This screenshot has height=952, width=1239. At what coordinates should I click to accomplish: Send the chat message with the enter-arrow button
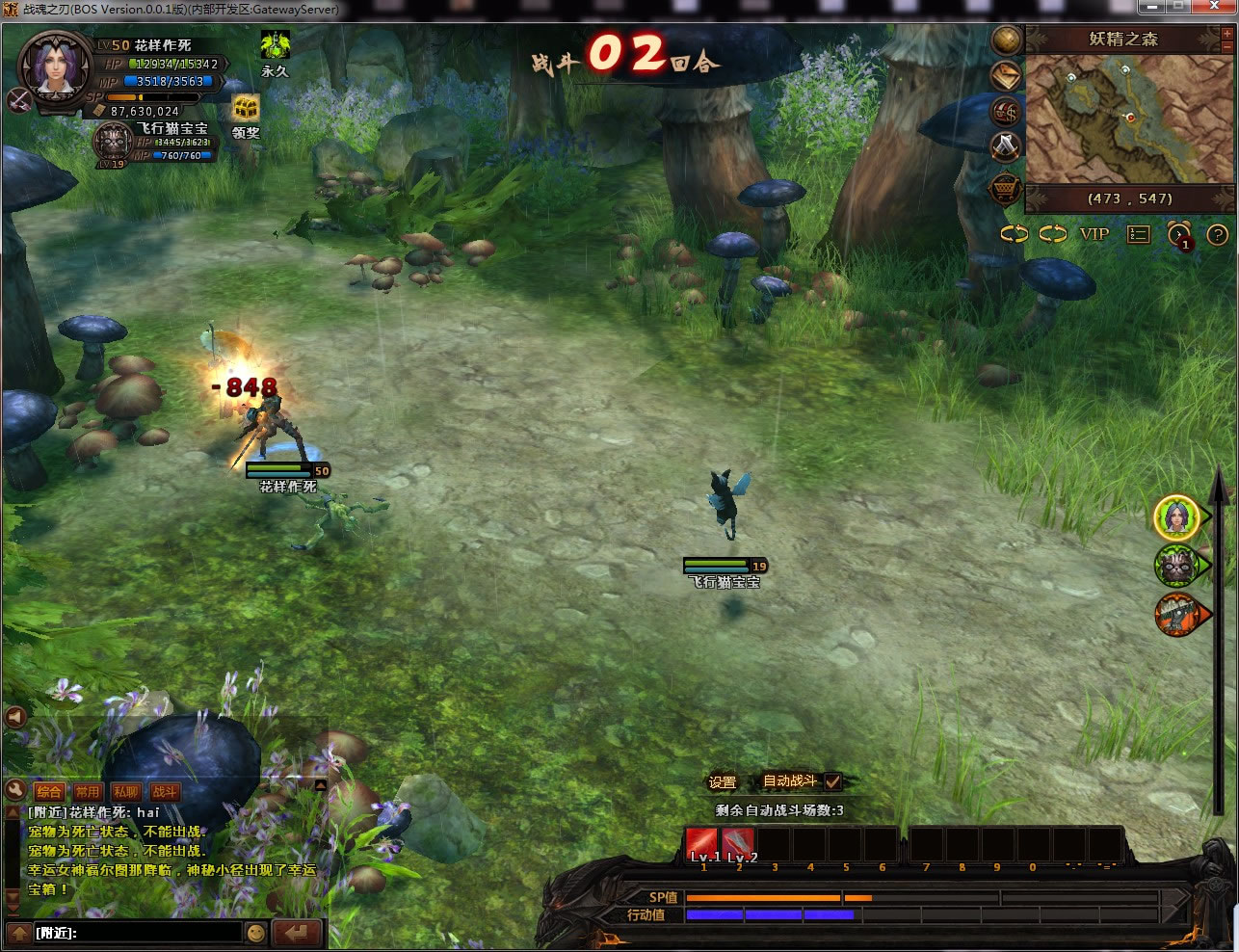point(296,933)
